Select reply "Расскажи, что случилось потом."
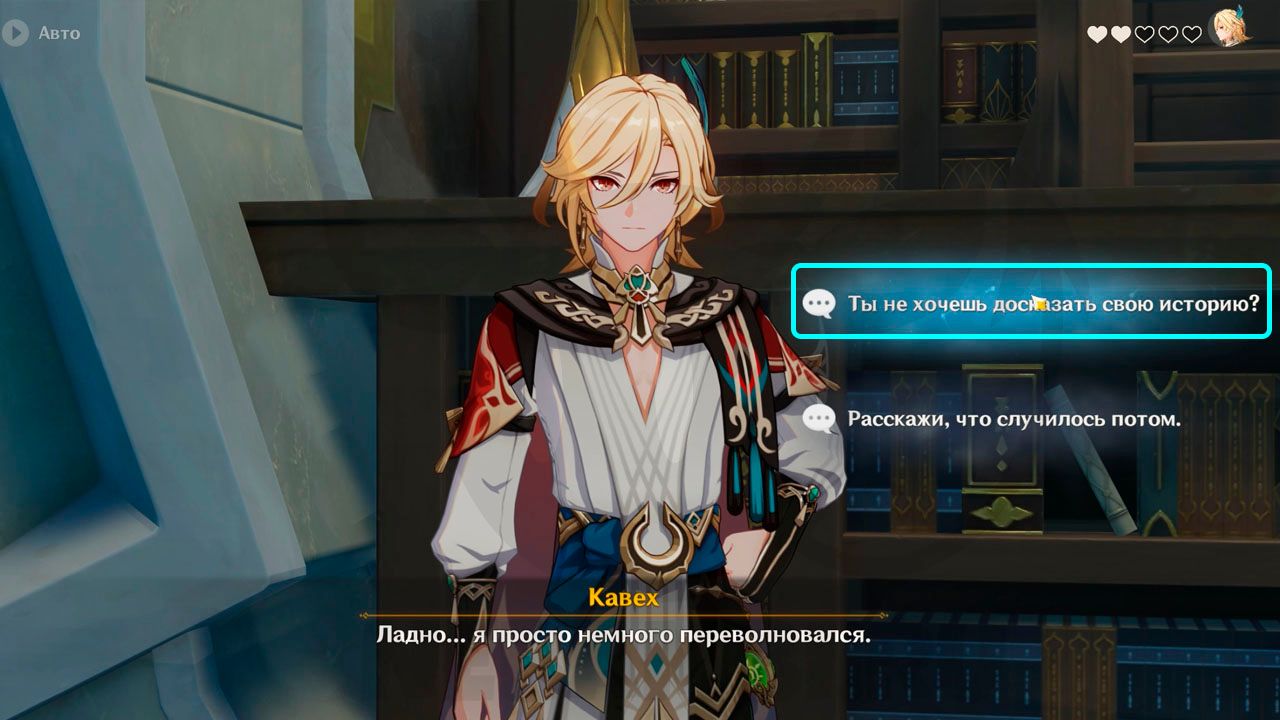 pyautogui.click(x=1013, y=419)
